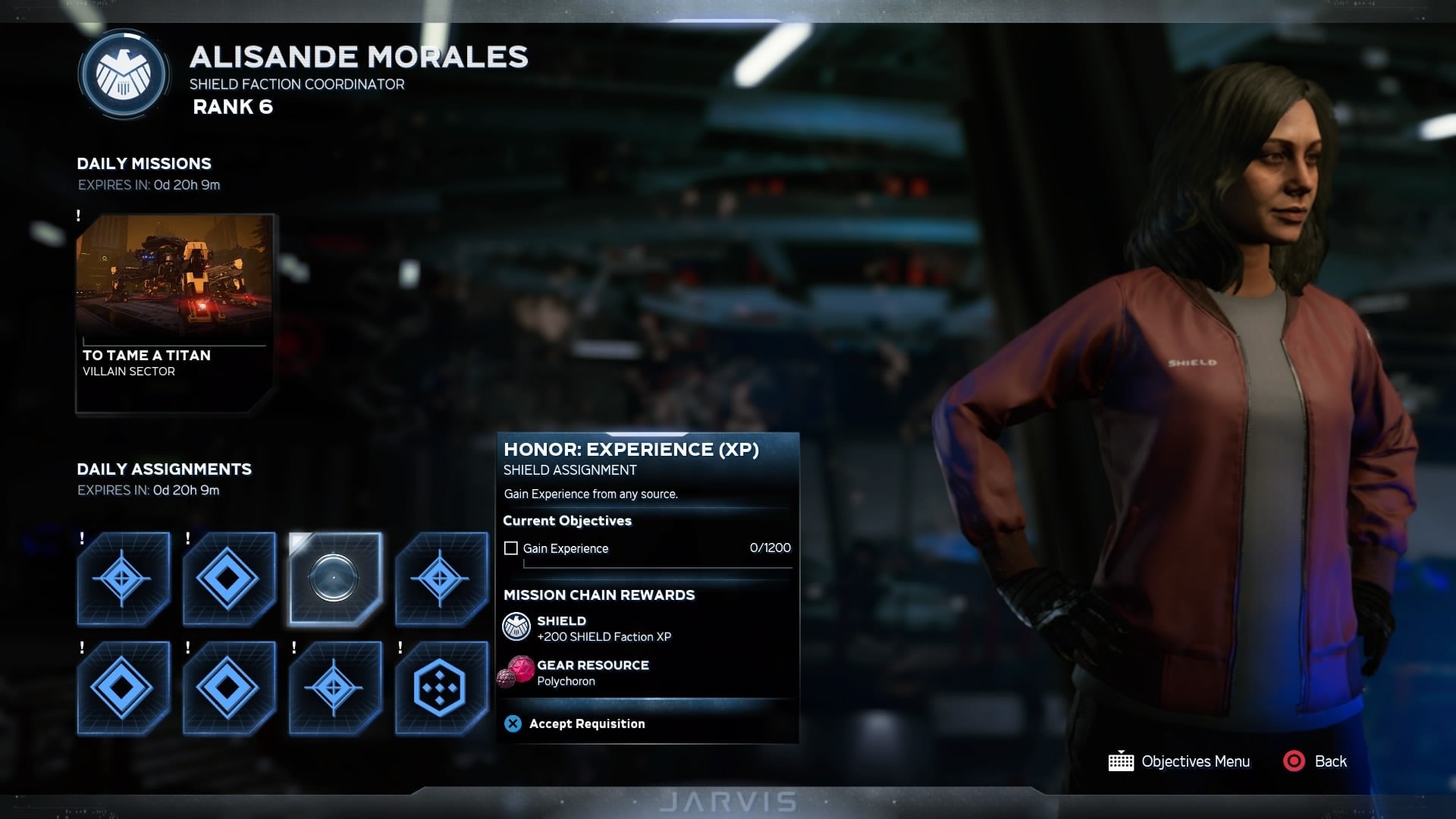The height and width of the screenshot is (819, 1456).
Task: Check the Gain Experience objective checkbox
Action: [511, 548]
